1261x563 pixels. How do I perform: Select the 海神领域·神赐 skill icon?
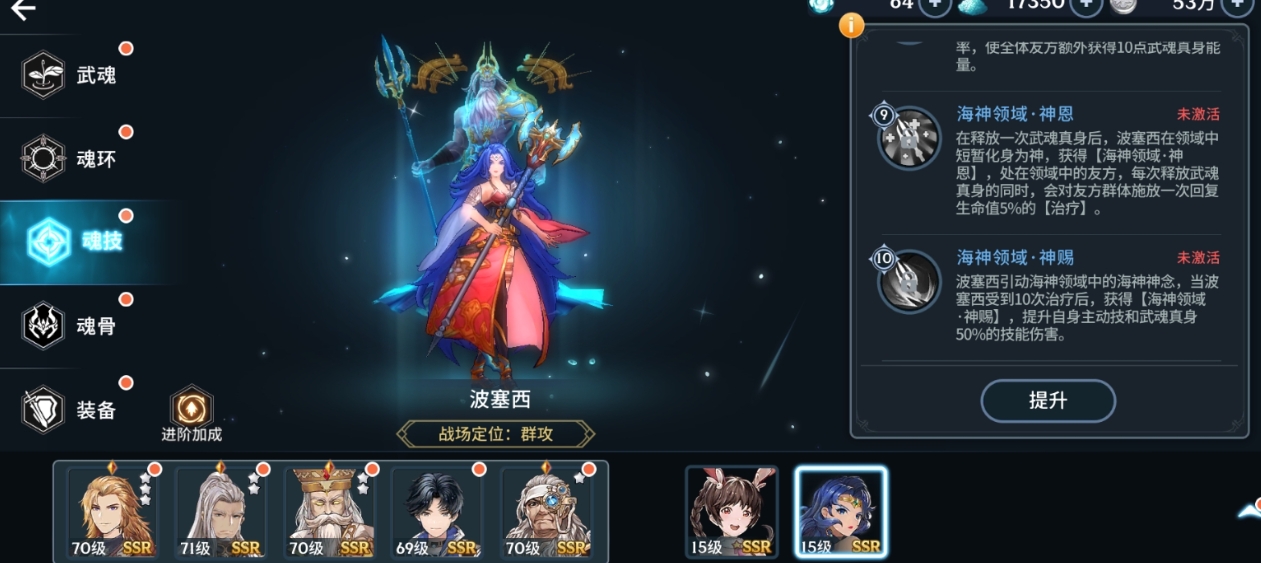[x=909, y=282]
